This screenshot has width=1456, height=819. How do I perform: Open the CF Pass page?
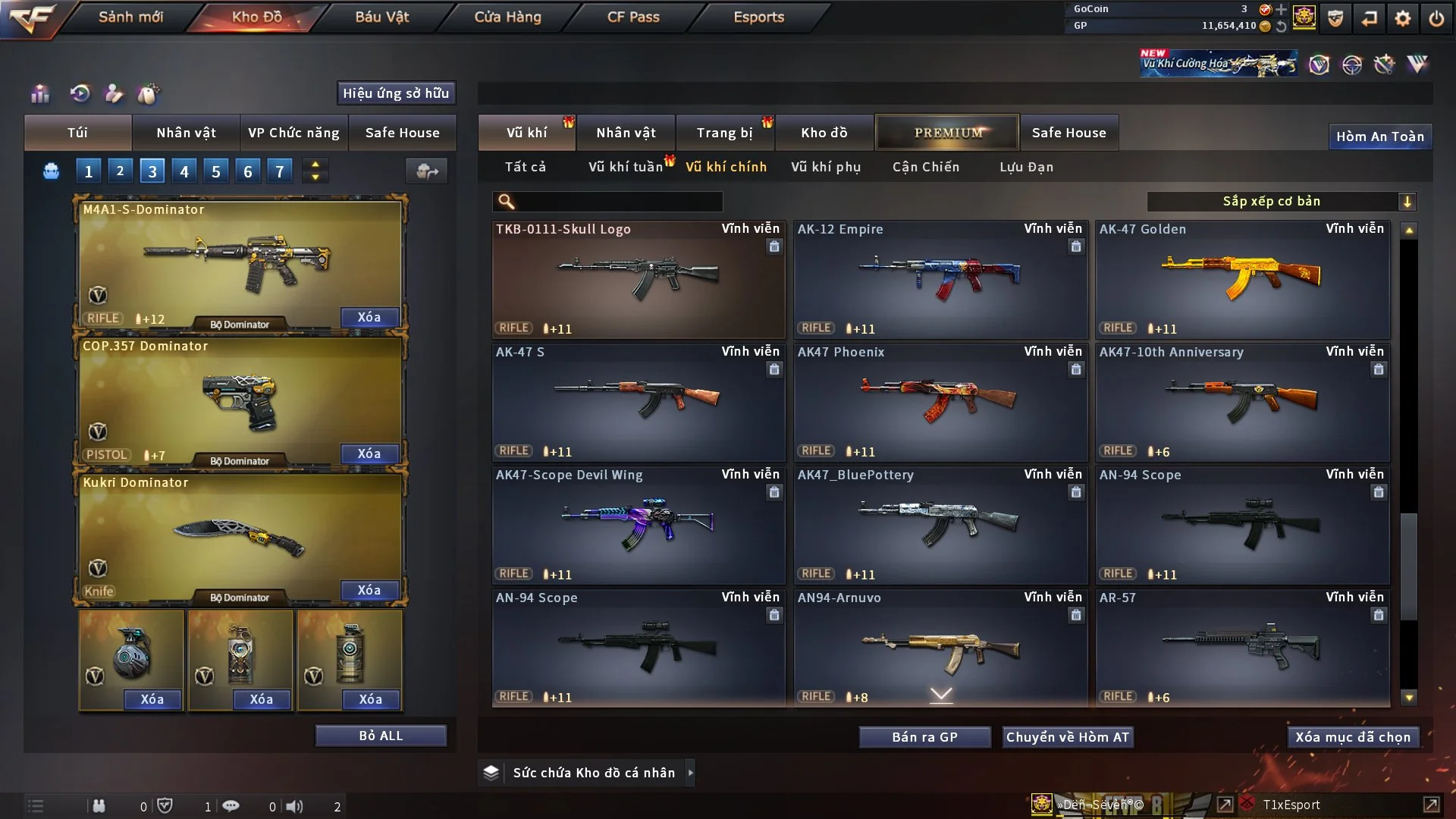633,17
